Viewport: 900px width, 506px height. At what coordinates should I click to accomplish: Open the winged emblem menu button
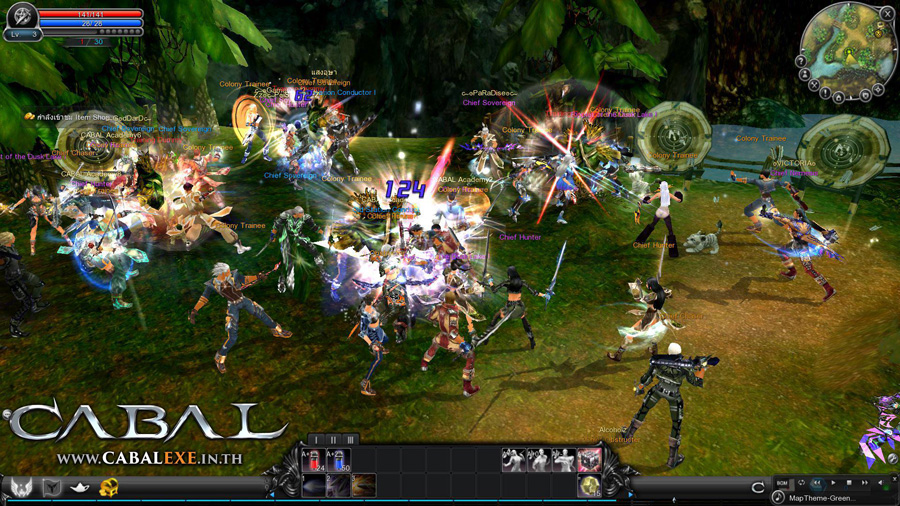[x=22, y=487]
